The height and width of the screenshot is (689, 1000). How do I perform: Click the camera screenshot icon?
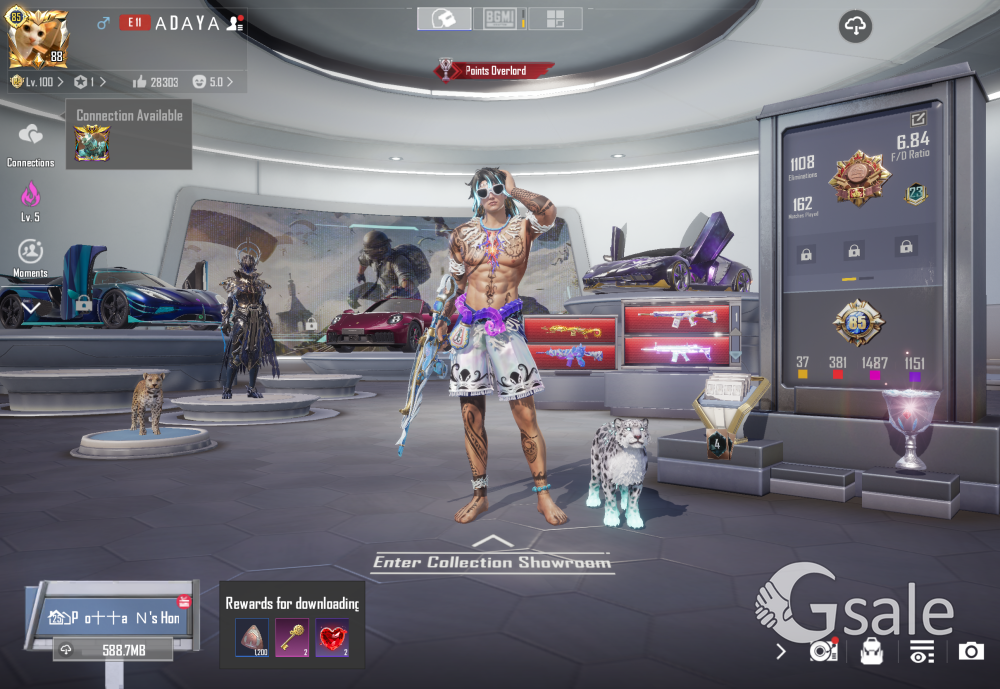971,652
